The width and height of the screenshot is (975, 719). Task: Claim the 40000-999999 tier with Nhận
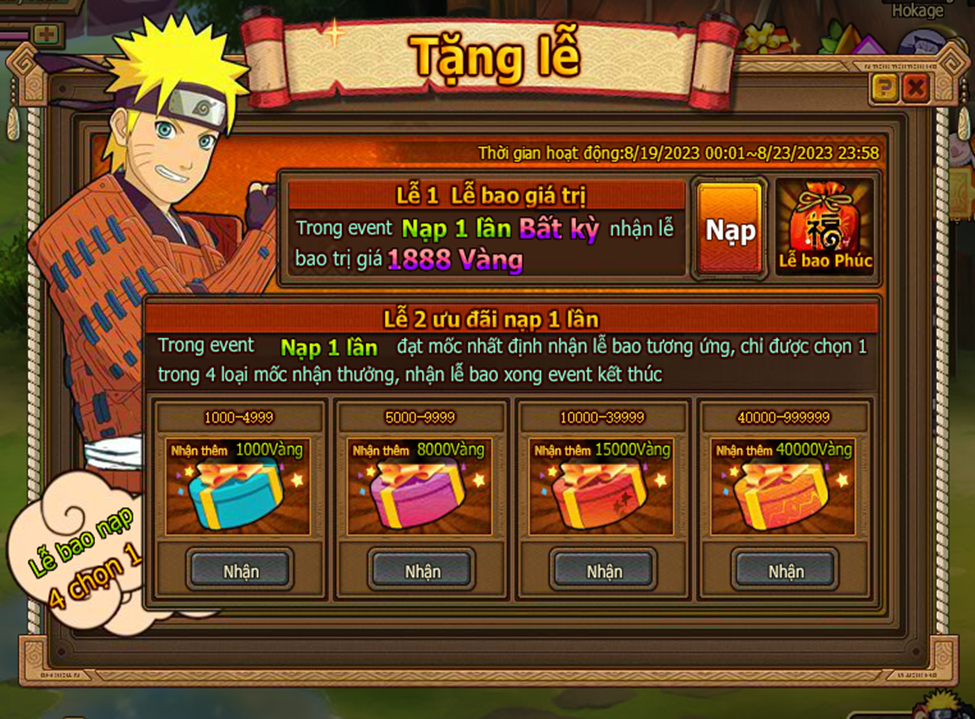(785, 571)
